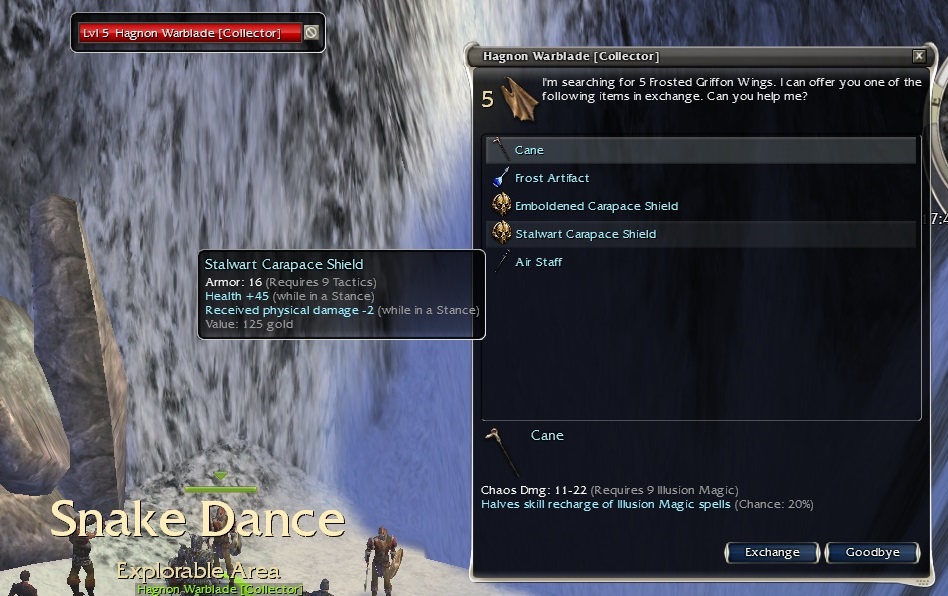Screen dimensions: 948x596
Task: Close the Hagnon Warblade collector window
Action: point(919,56)
